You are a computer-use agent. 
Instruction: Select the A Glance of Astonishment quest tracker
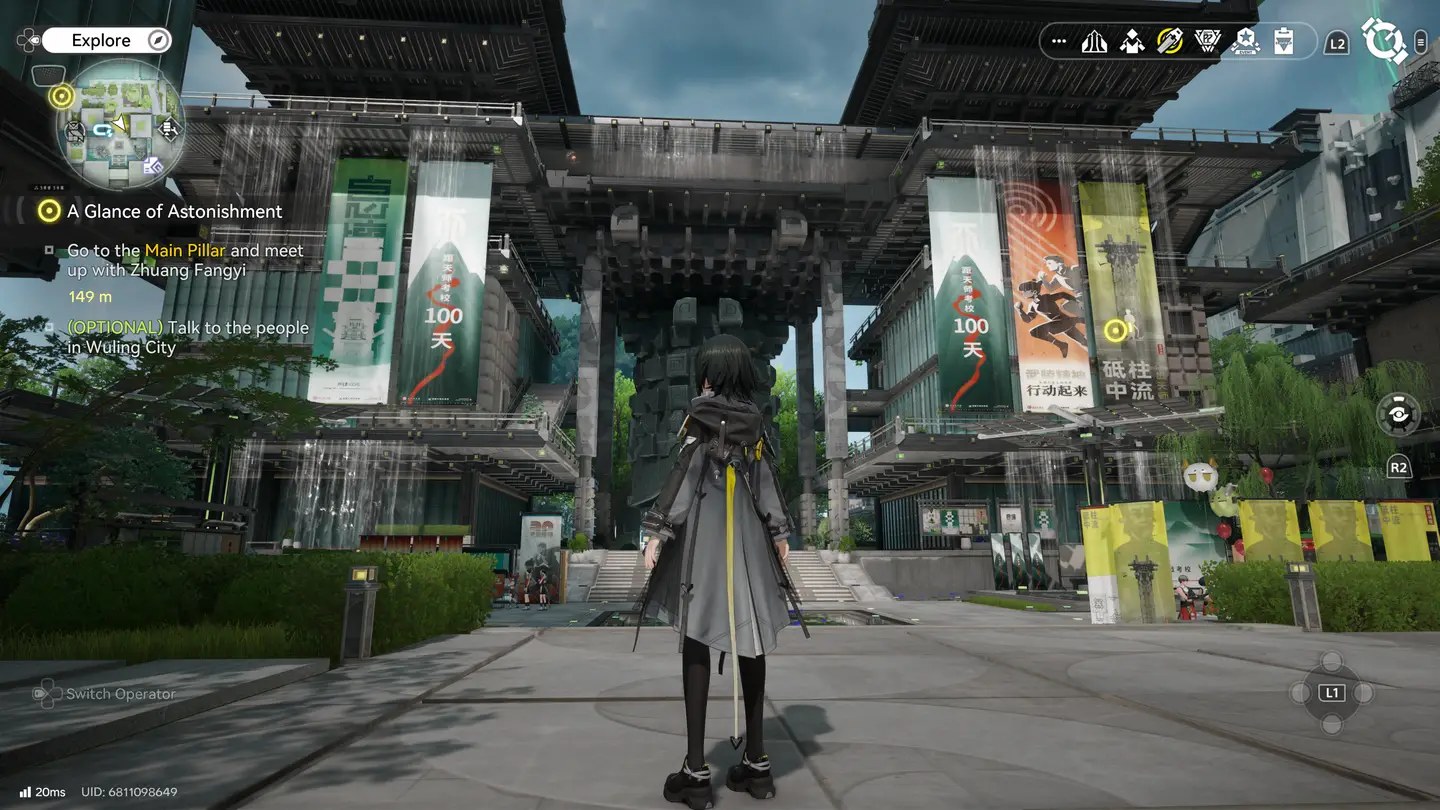click(174, 211)
